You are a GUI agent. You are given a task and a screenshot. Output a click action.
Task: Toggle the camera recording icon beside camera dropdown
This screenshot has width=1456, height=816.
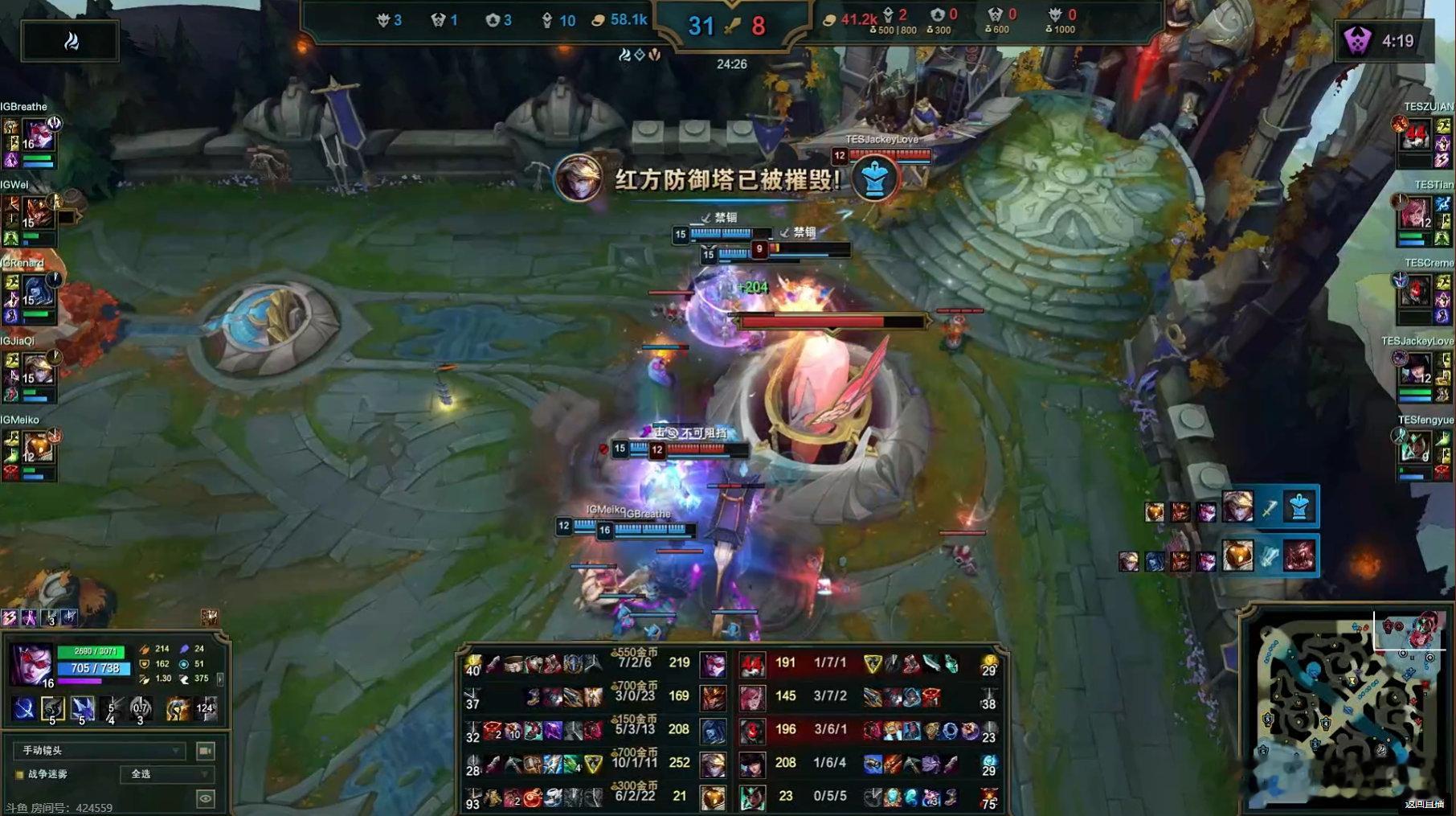(x=205, y=752)
